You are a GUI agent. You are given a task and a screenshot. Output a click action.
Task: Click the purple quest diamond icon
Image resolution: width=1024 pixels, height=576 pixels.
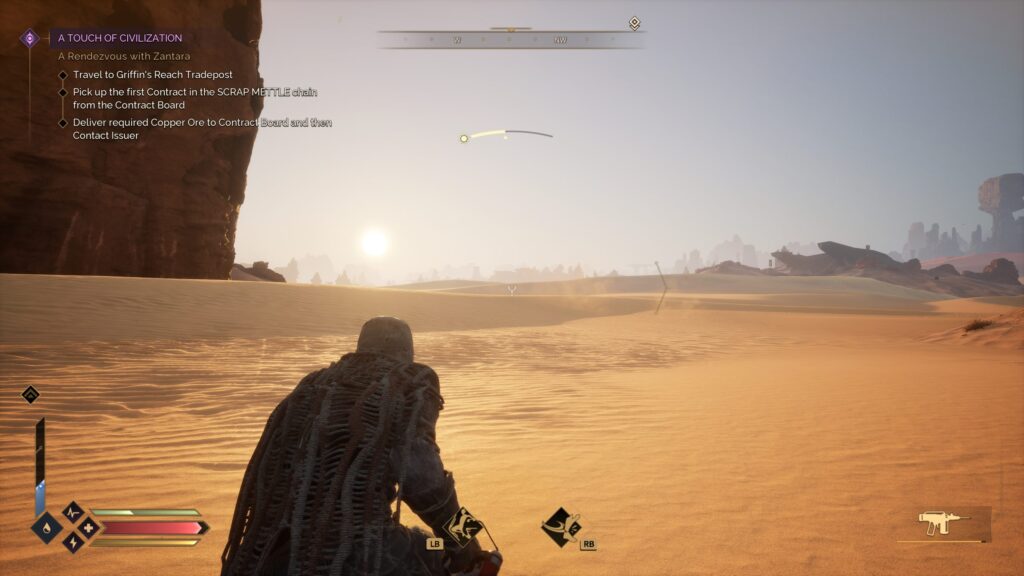click(30, 38)
